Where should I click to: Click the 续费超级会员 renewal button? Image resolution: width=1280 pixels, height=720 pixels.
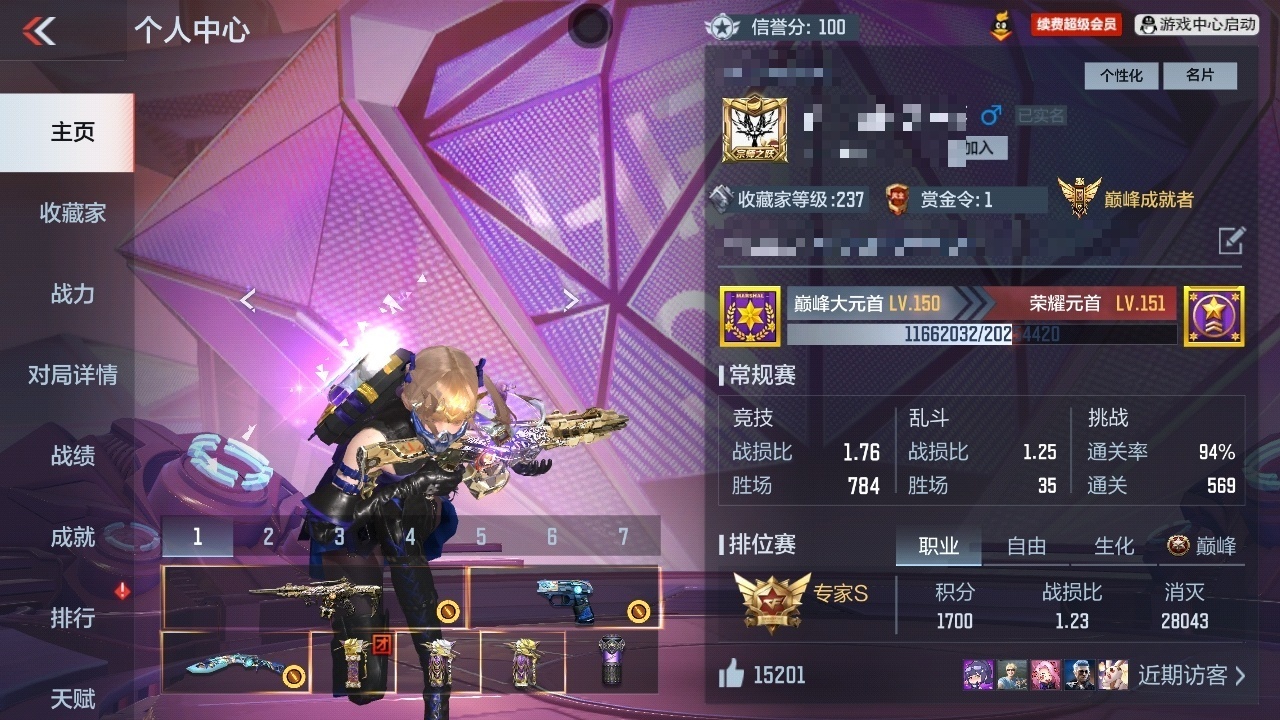pos(1075,25)
